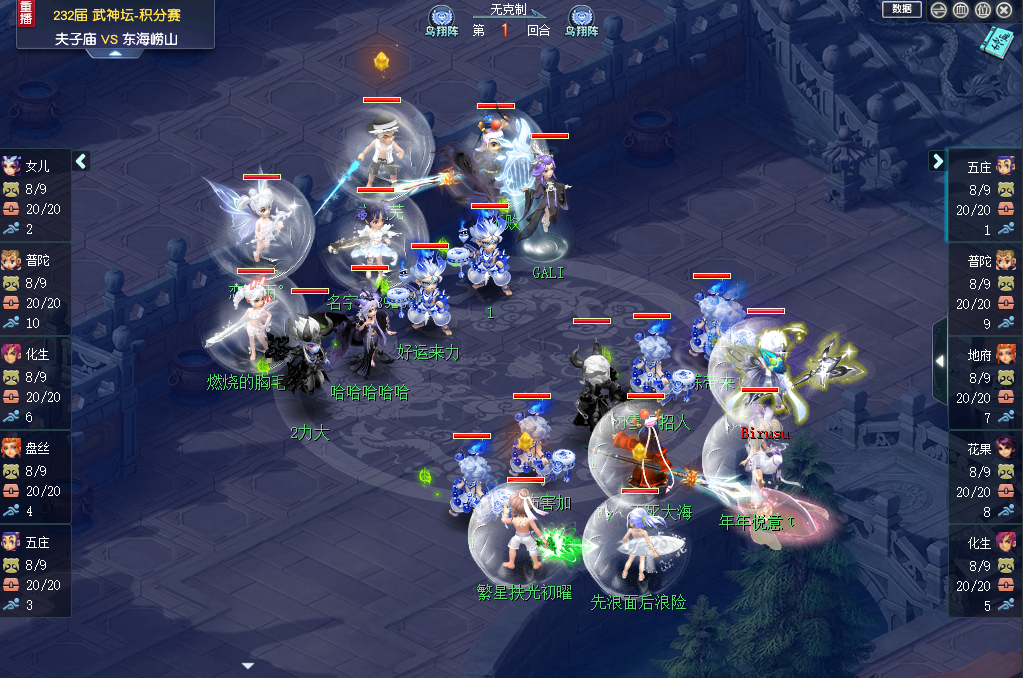
Task: Select the 盘丝 team member row
Action: click(x=35, y=478)
